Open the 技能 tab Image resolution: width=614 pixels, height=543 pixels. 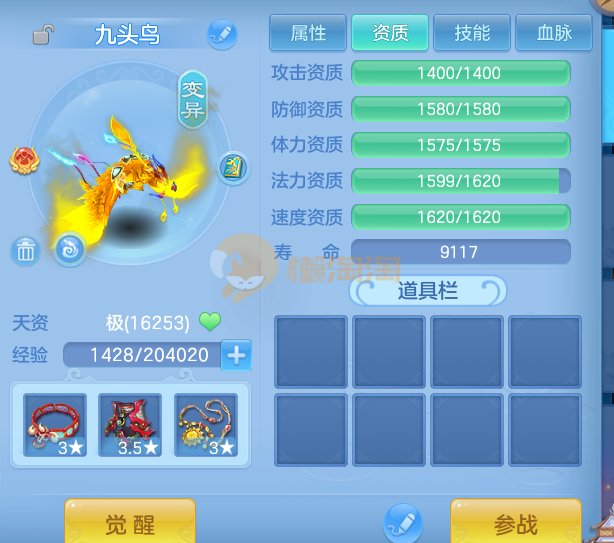(x=471, y=34)
